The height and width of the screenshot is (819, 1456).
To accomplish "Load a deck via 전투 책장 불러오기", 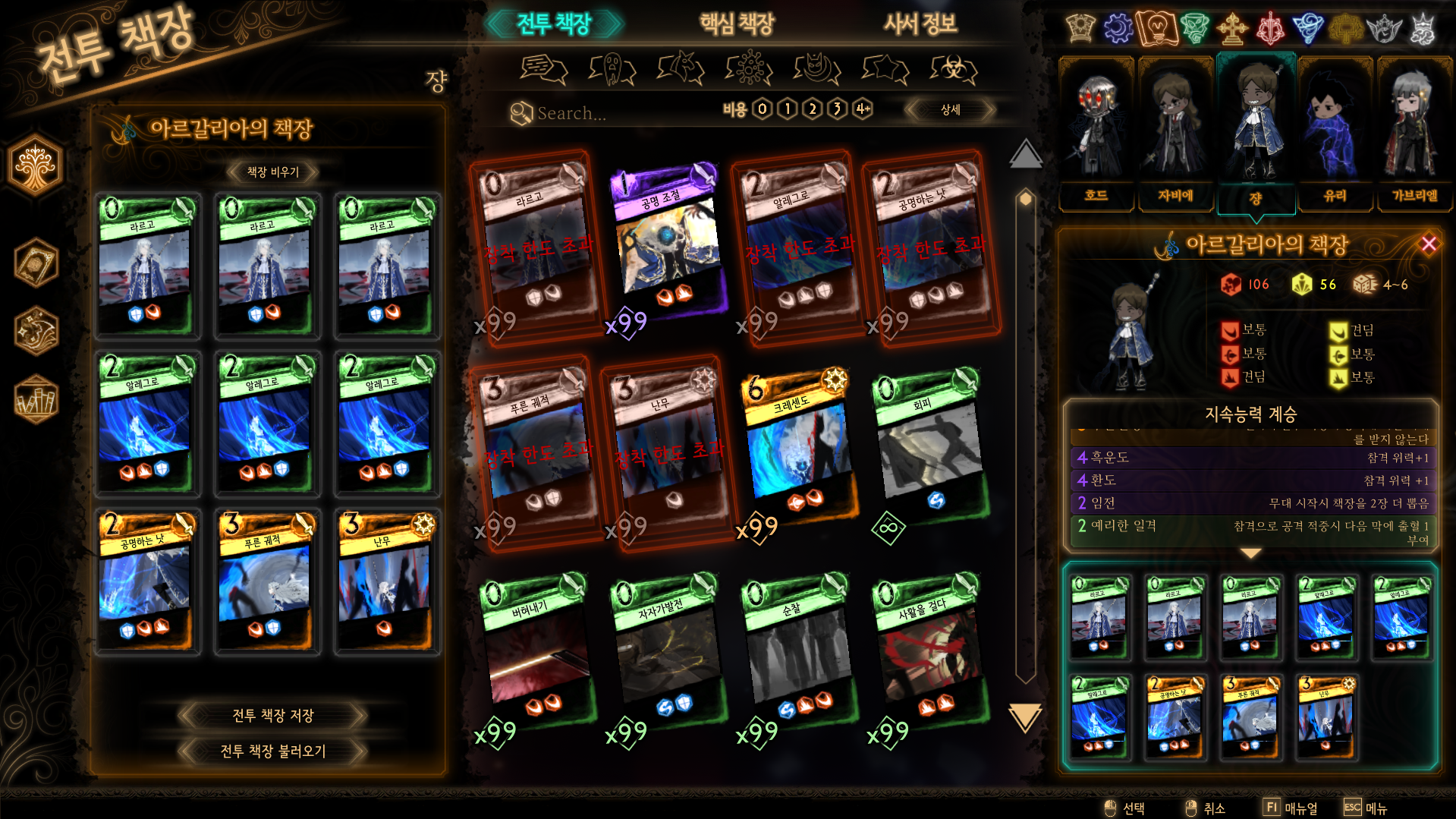I will click(x=273, y=751).
